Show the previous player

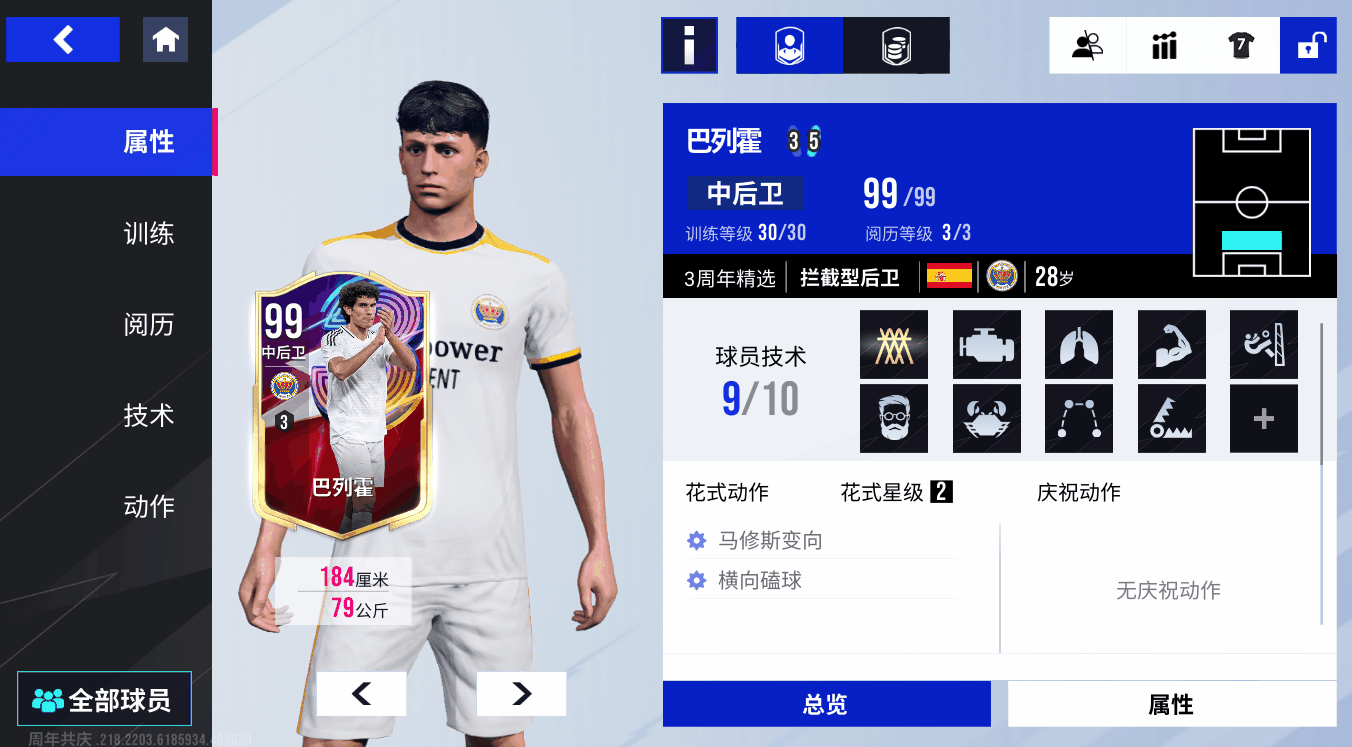click(x=361, y=693)
